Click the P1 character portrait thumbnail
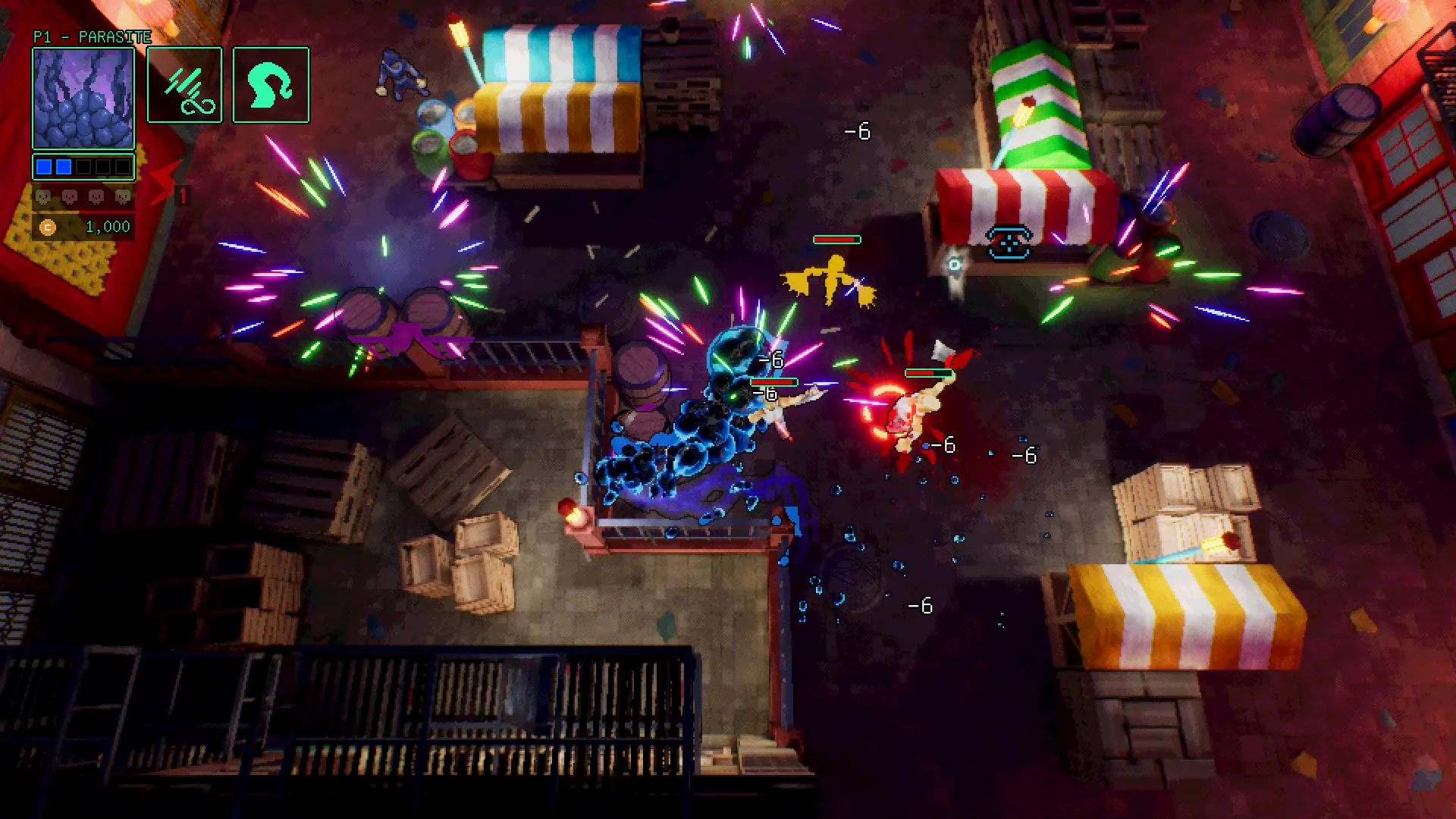Image resolution: width=1456 pixels, height=819 pixels. click(83, 97)
